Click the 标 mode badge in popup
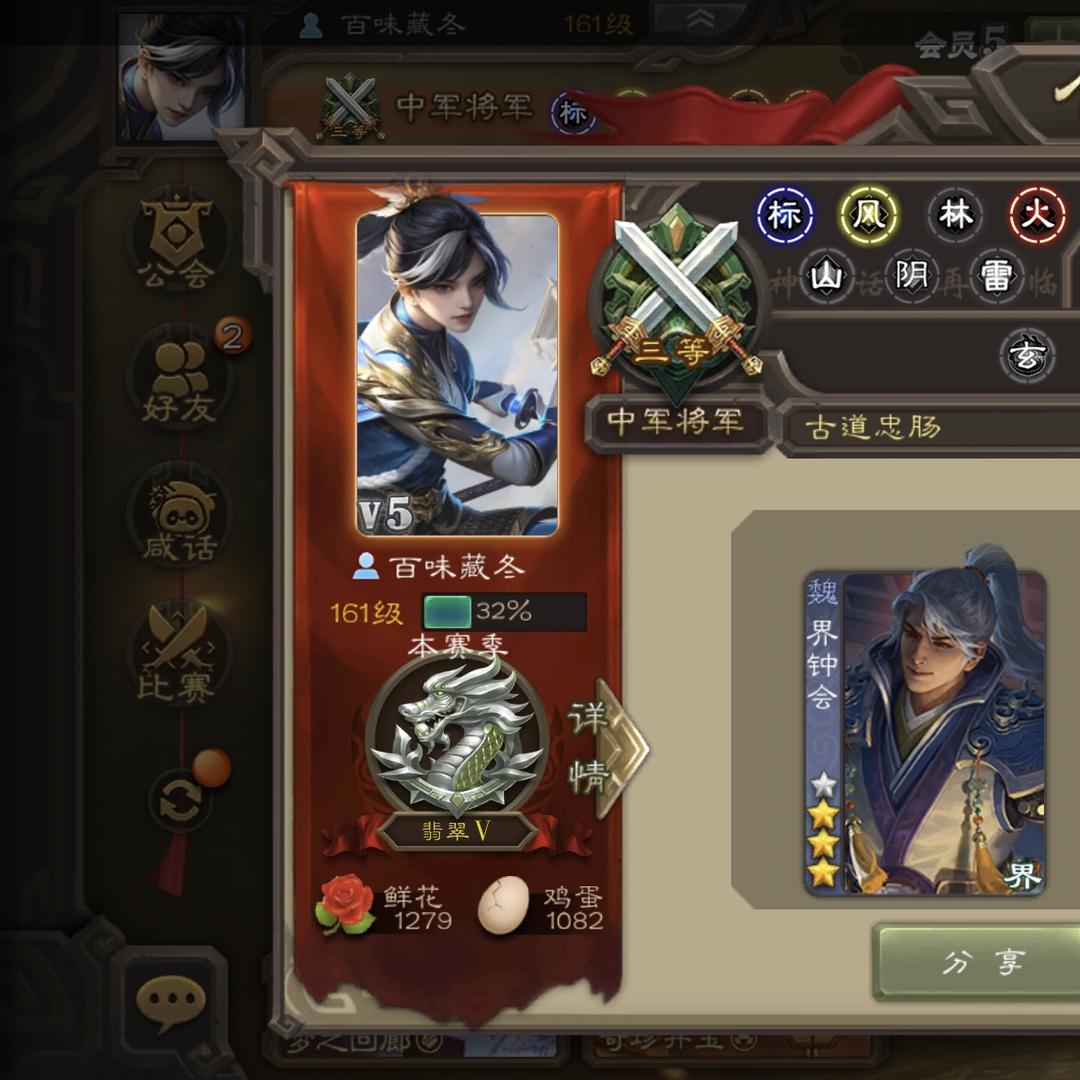 (785, 216)
